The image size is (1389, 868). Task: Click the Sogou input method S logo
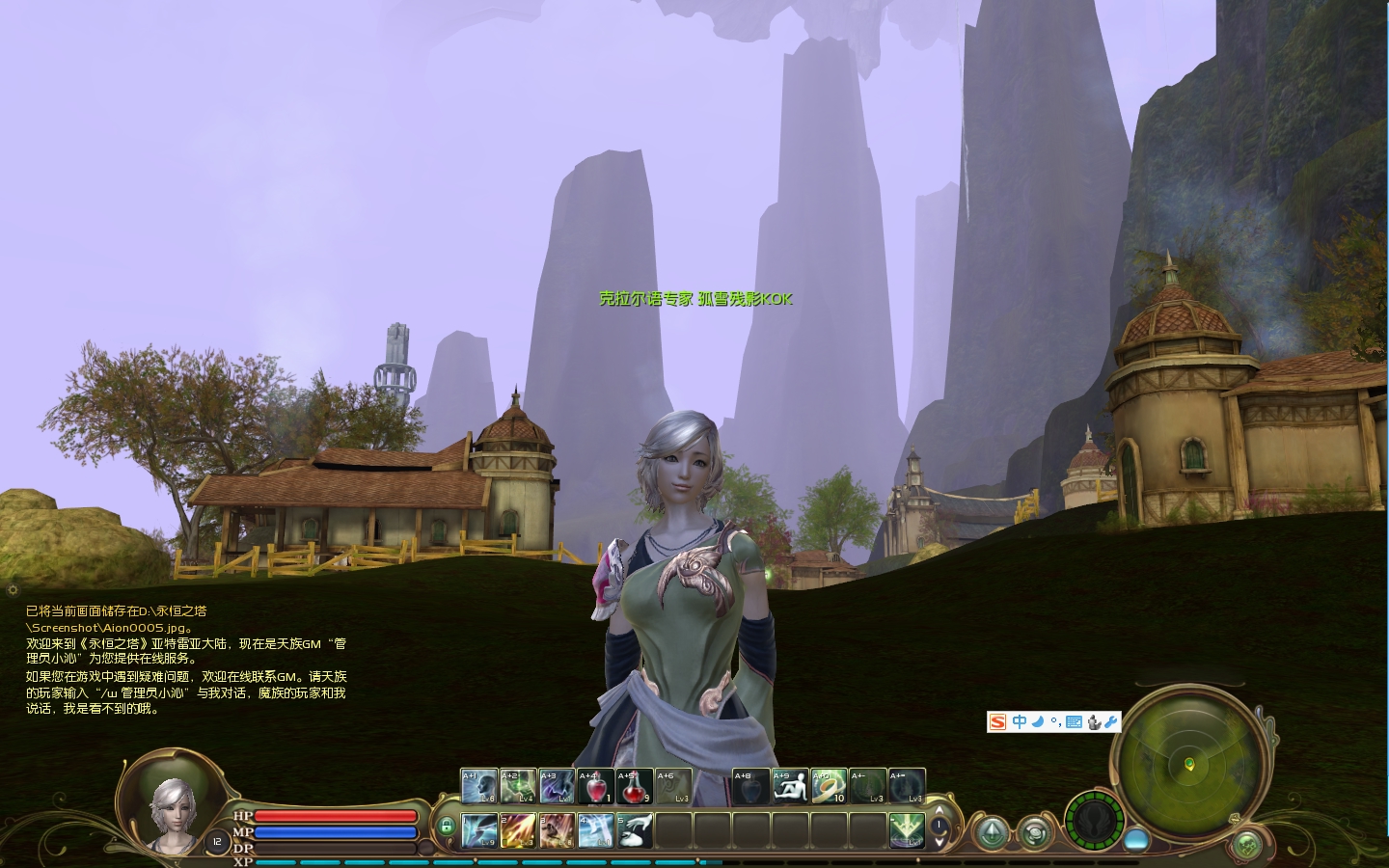998,721
